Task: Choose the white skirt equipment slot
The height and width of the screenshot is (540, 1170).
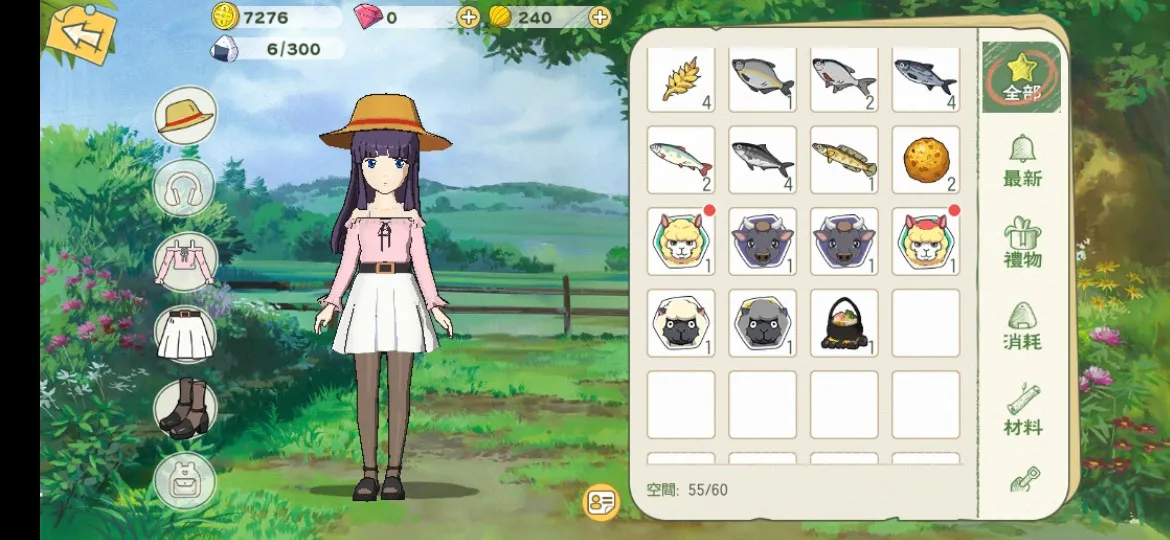Action: pyautogui.click(x=185, y=334)
